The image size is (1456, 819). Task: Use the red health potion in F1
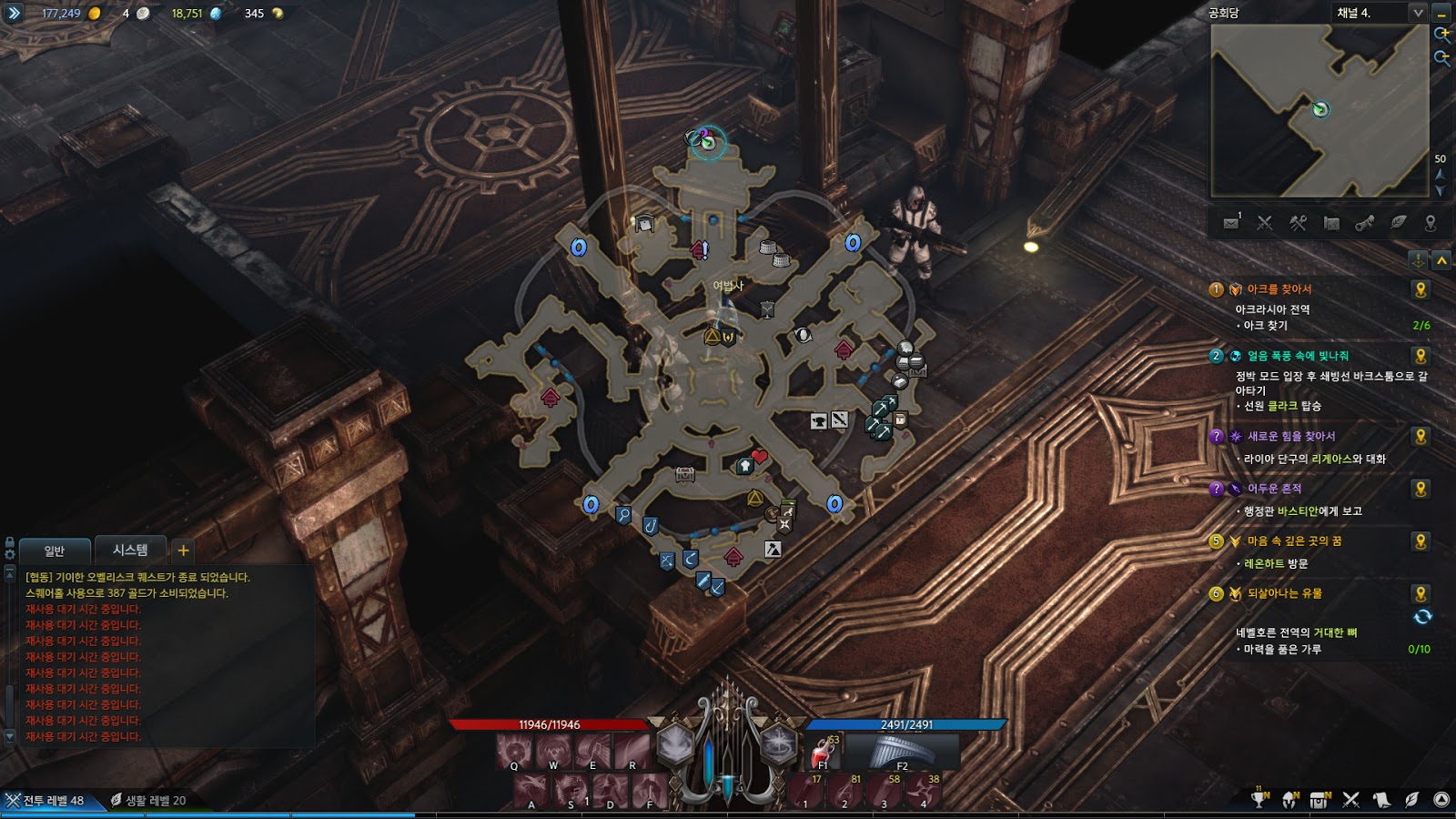coord(824,753)
